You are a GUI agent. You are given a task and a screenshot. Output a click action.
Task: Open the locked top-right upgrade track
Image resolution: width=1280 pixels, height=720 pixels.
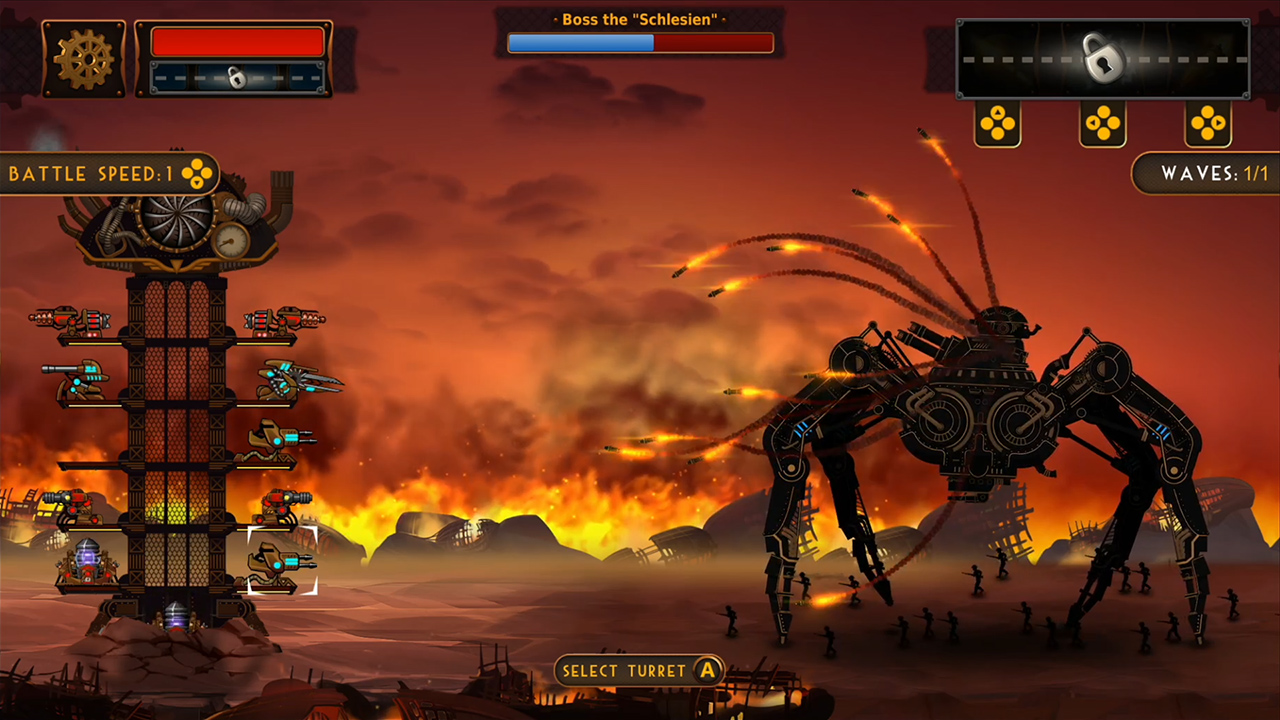(1103, 58)
